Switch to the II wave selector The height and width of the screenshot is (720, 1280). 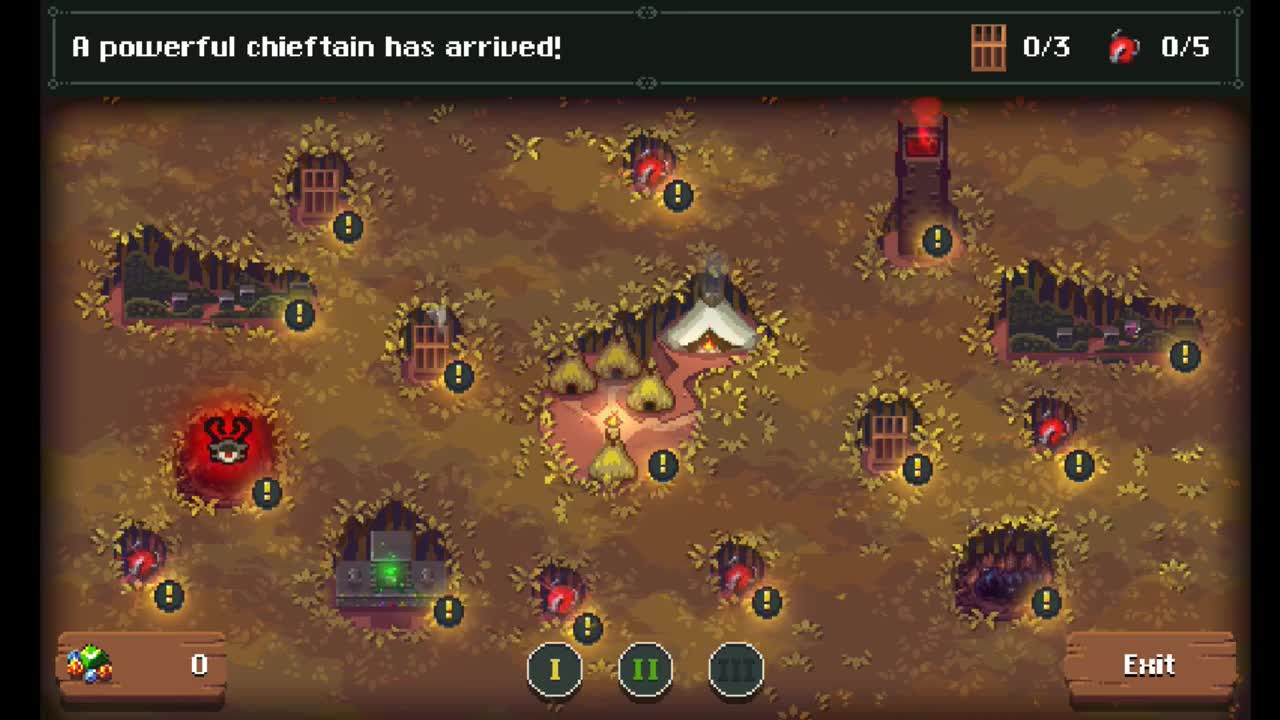[x=646, y=669]
